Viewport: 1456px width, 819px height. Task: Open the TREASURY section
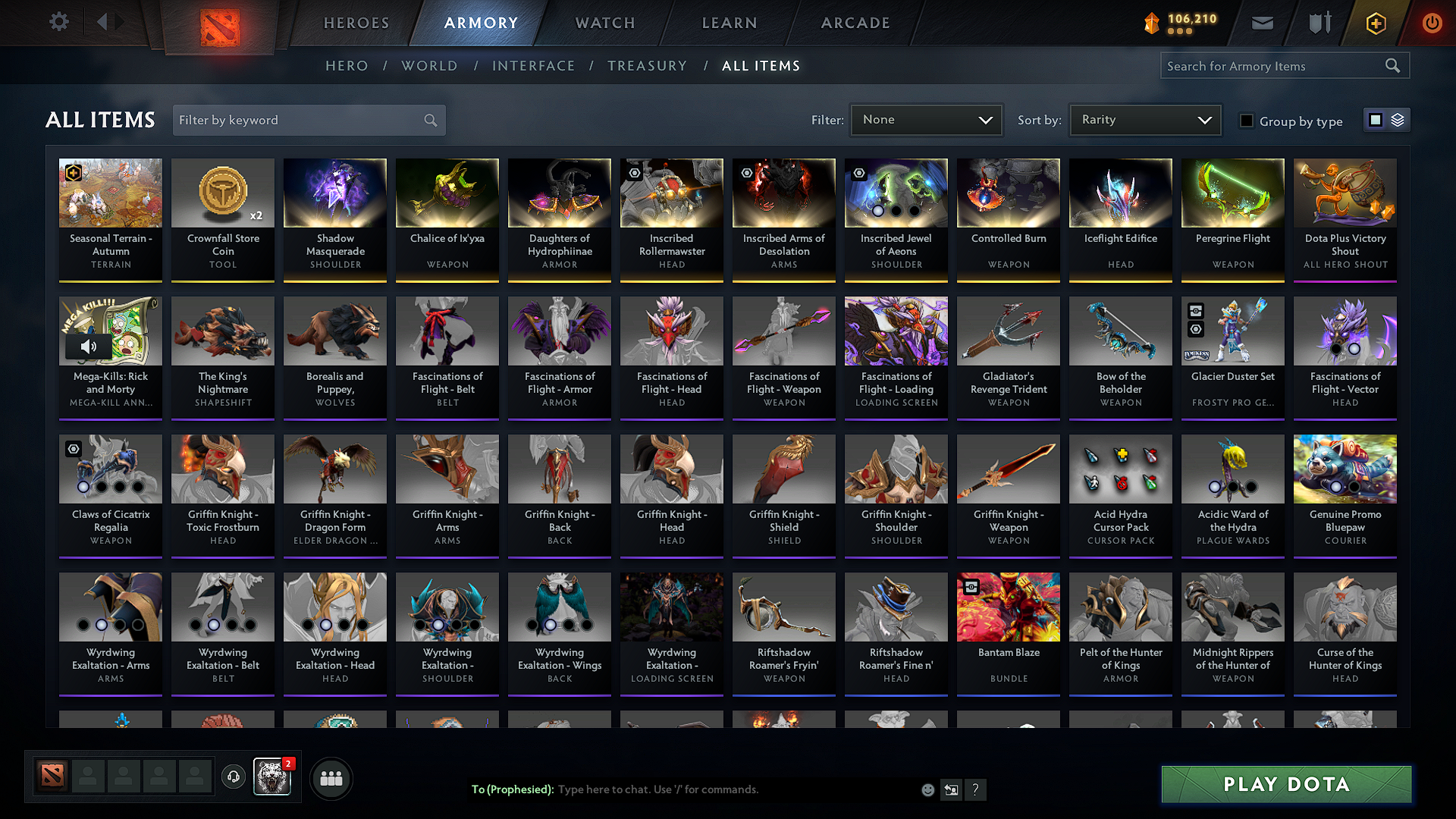click(x=647, y=65)
